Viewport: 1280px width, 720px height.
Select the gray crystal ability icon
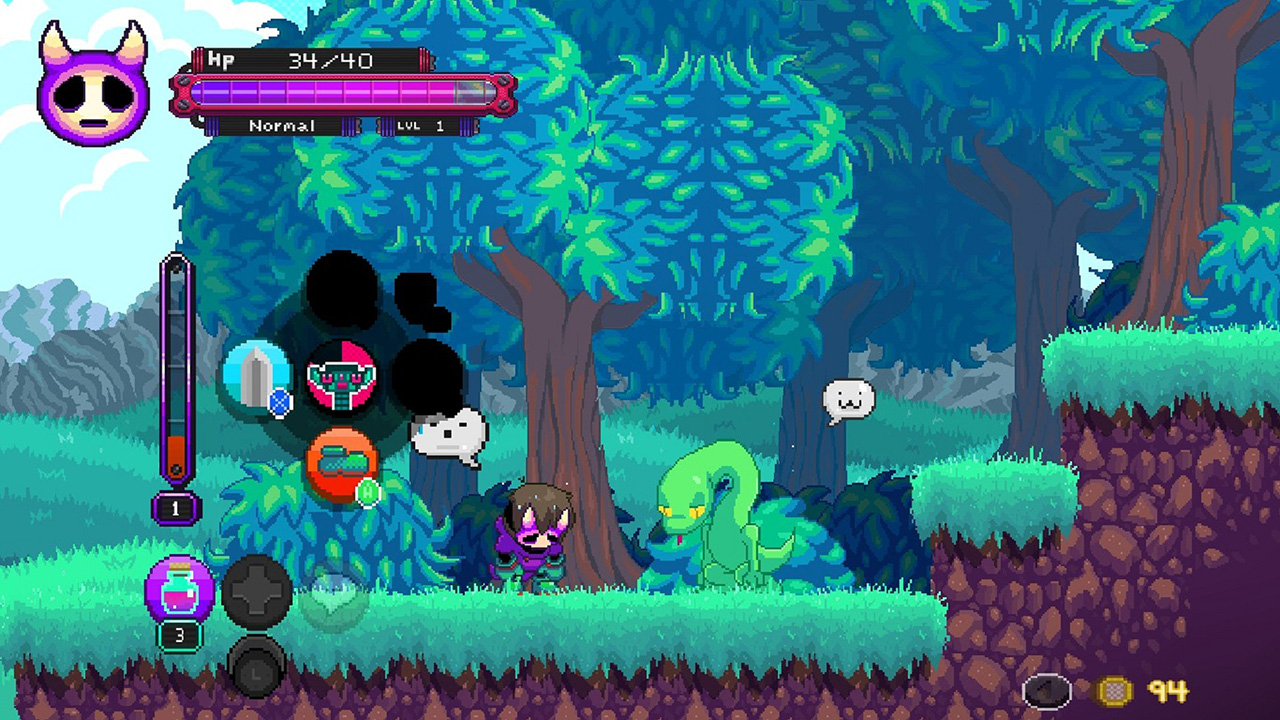pos(256,376)
